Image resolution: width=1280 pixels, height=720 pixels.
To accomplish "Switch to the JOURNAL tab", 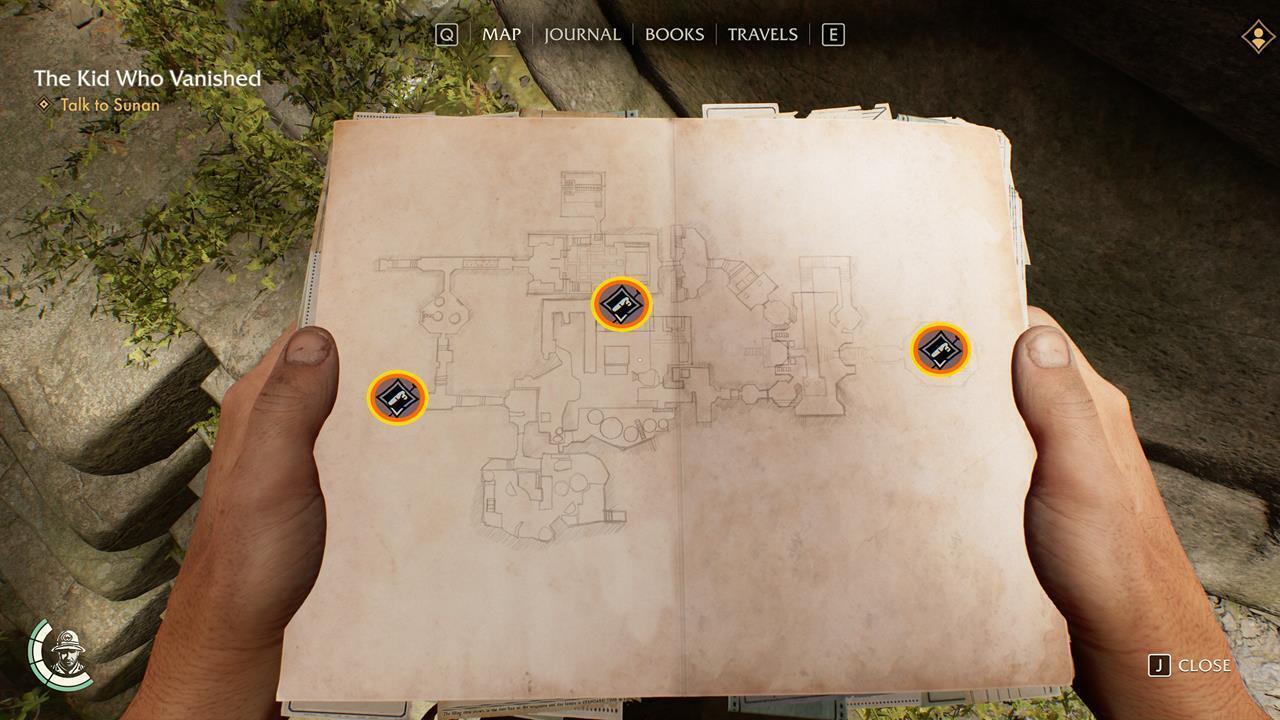I will pos(583,34).
